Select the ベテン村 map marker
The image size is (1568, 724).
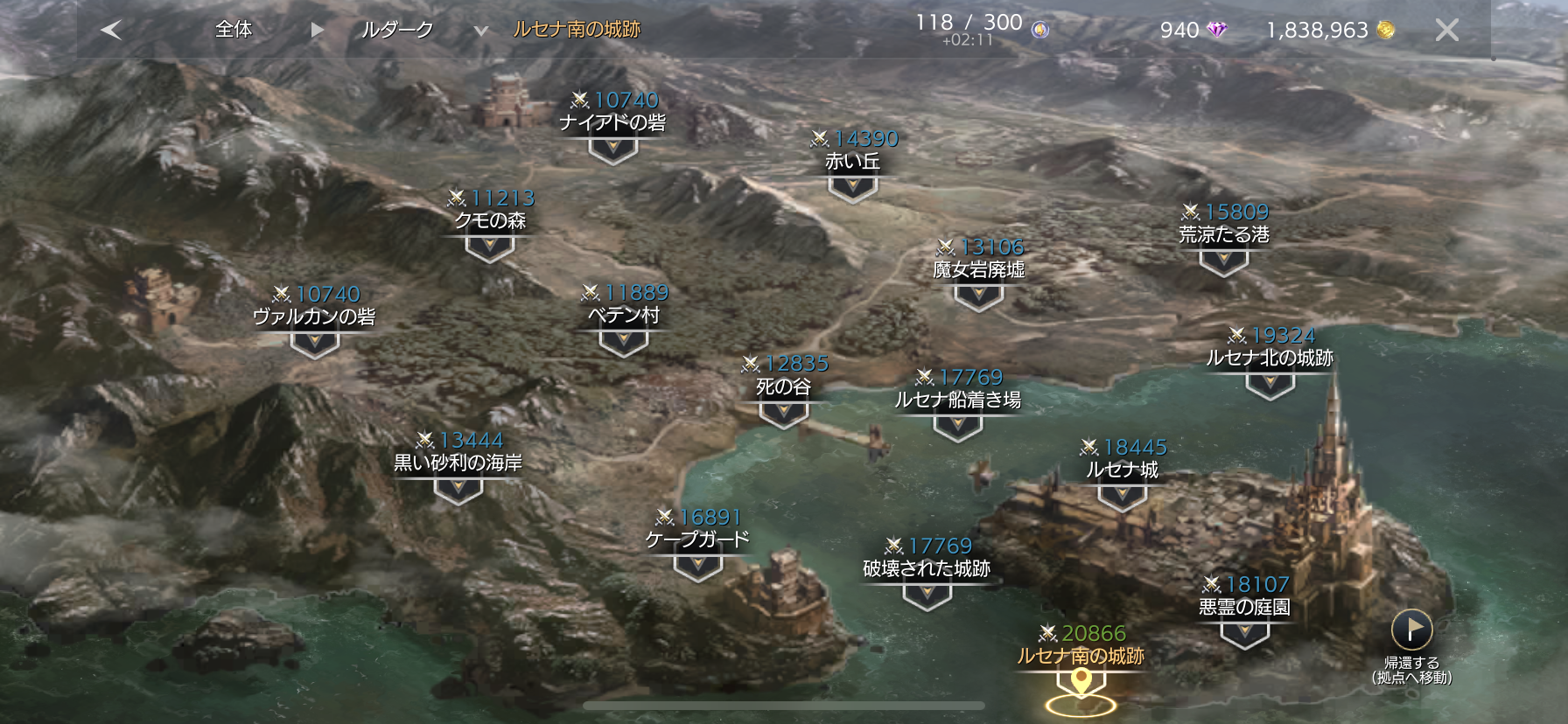623,342
